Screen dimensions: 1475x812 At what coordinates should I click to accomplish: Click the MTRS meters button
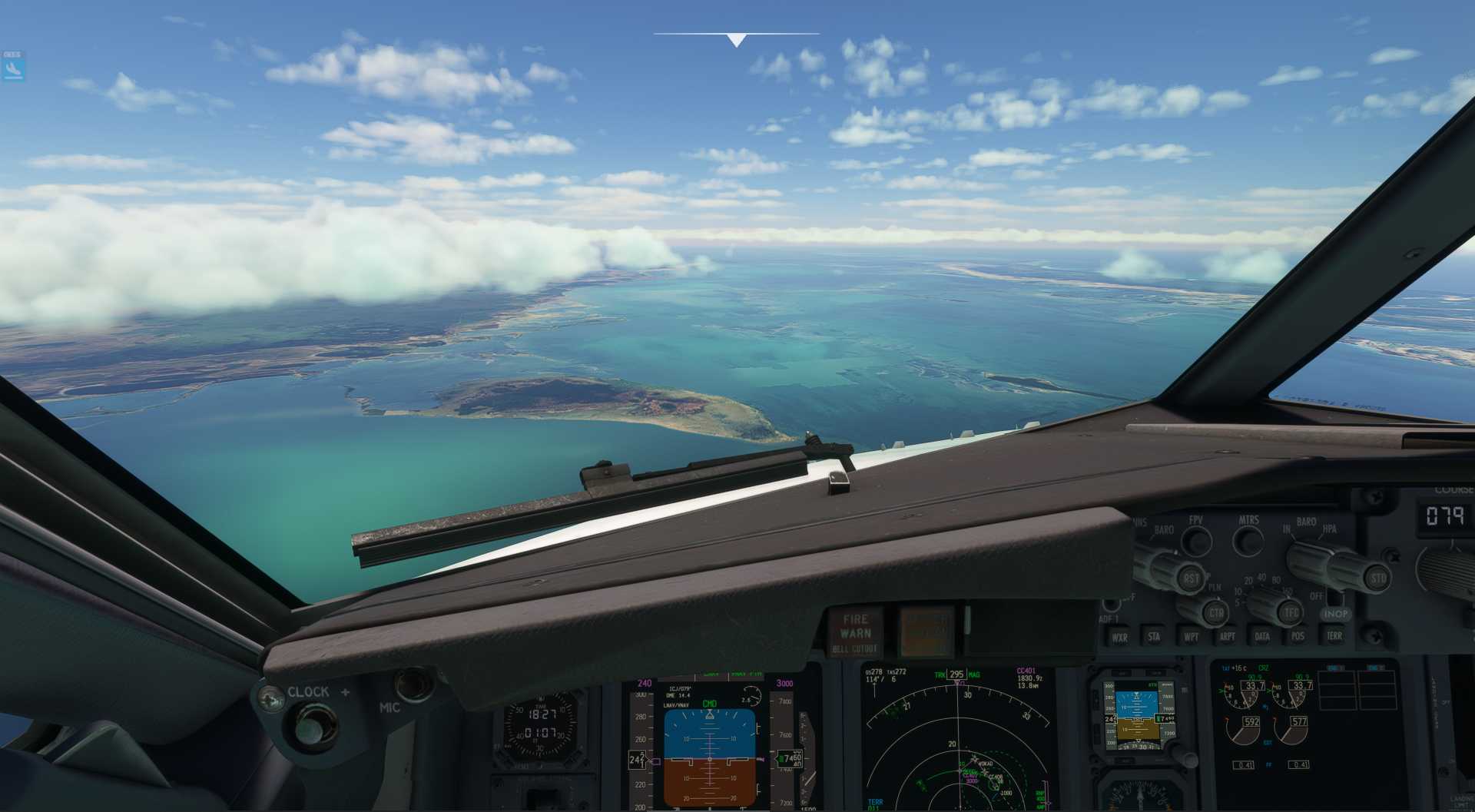coord(1248,541)
